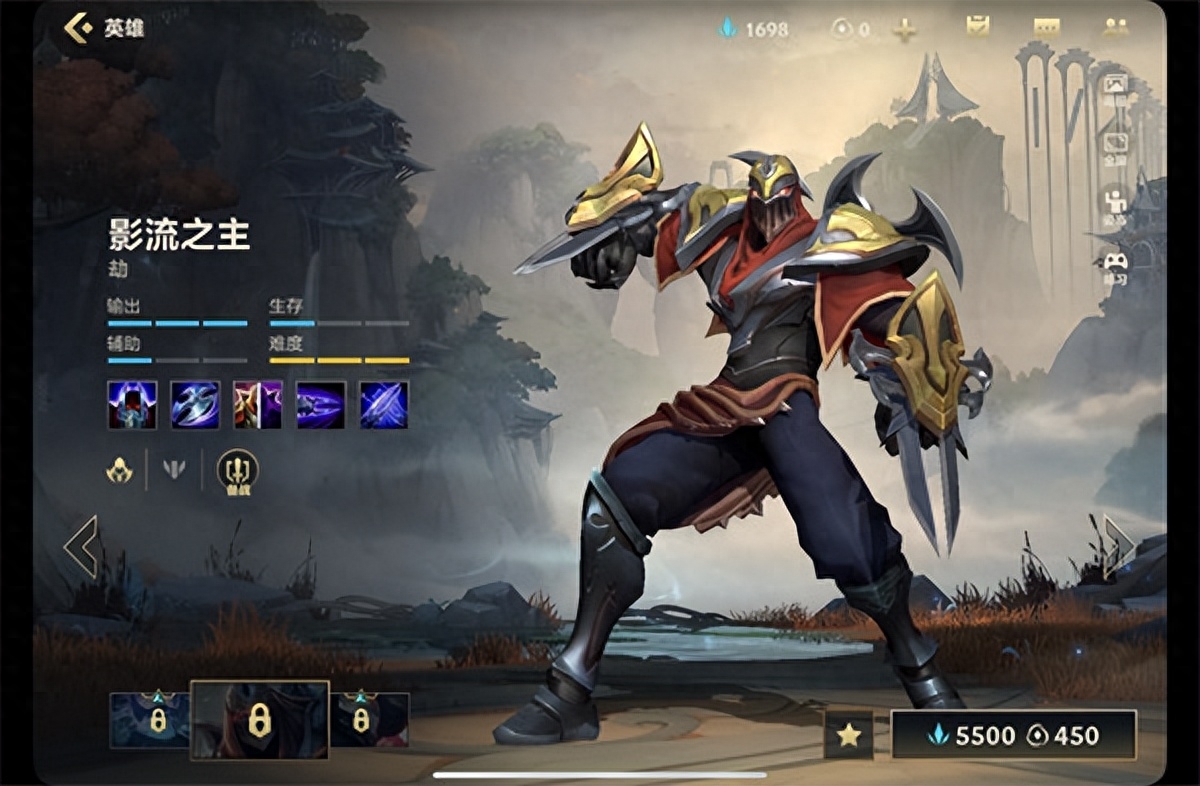Screen dimensions: 1200x786
Task: Show the previous champion with left arrow
Action: 80,546
